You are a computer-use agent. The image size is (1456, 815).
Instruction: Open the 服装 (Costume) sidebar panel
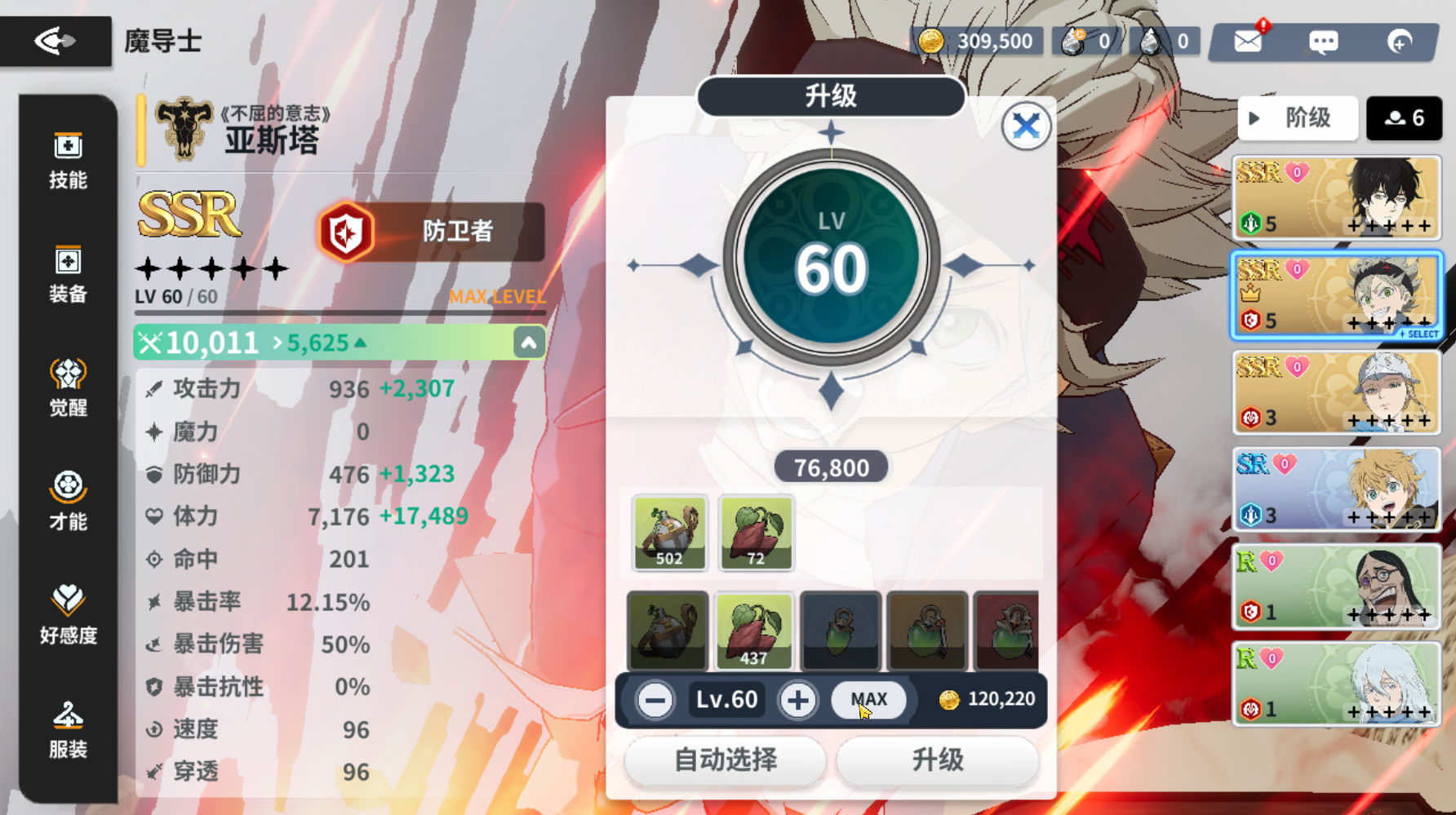[69, 729]
